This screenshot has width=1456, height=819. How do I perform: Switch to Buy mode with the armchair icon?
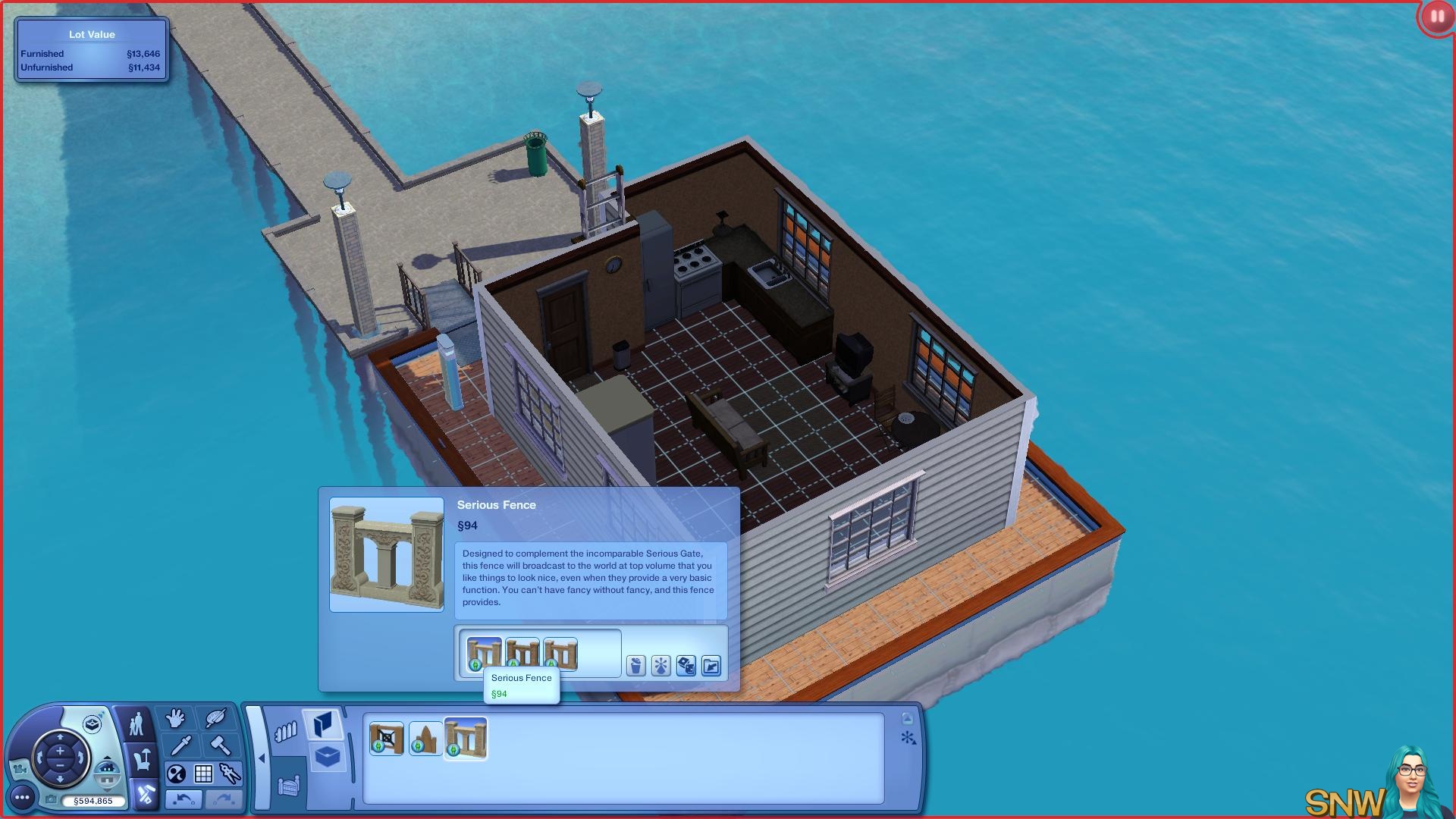tap(143, 759)
